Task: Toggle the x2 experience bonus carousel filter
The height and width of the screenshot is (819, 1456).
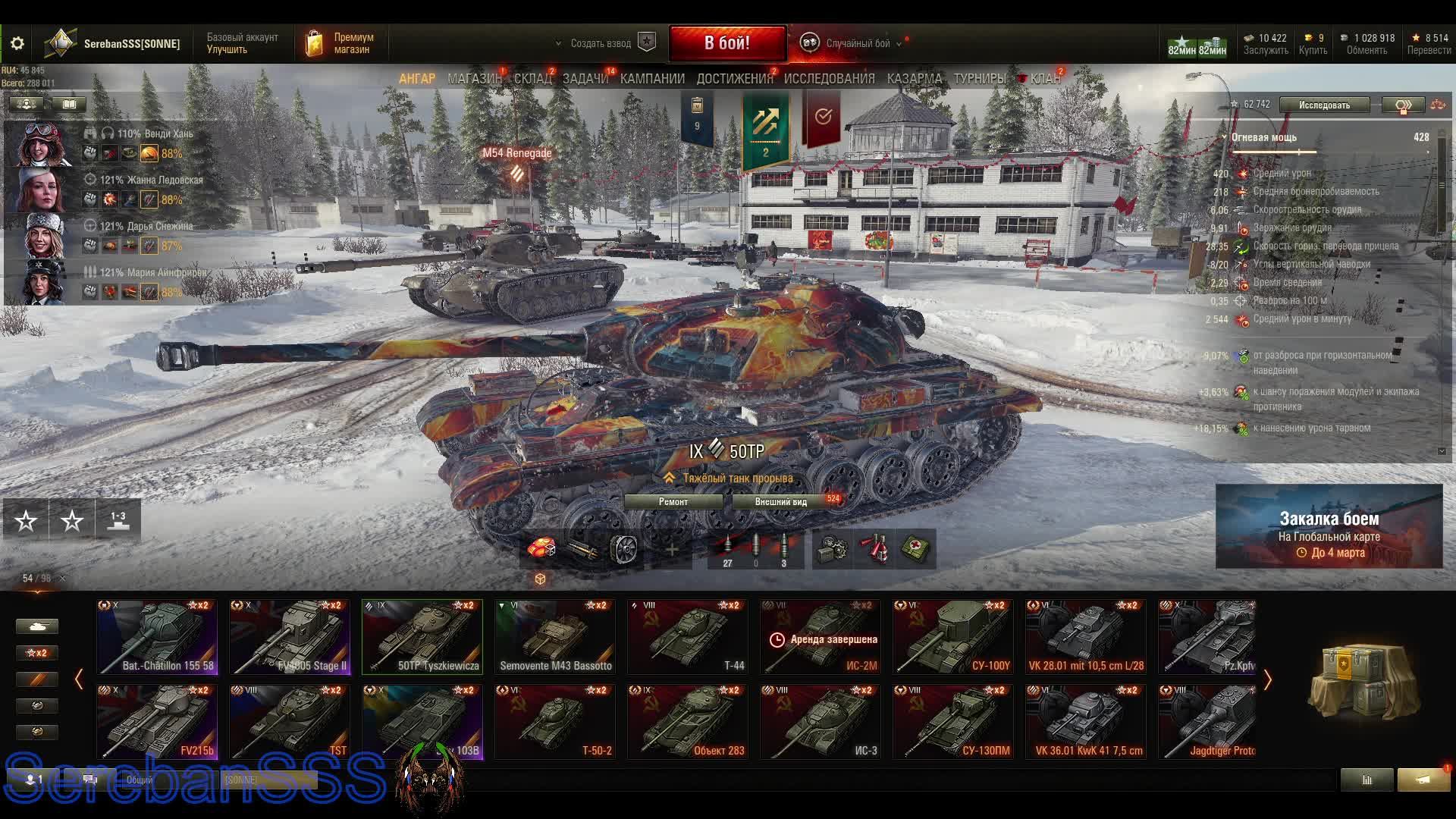Action: (x=36, y=652)
